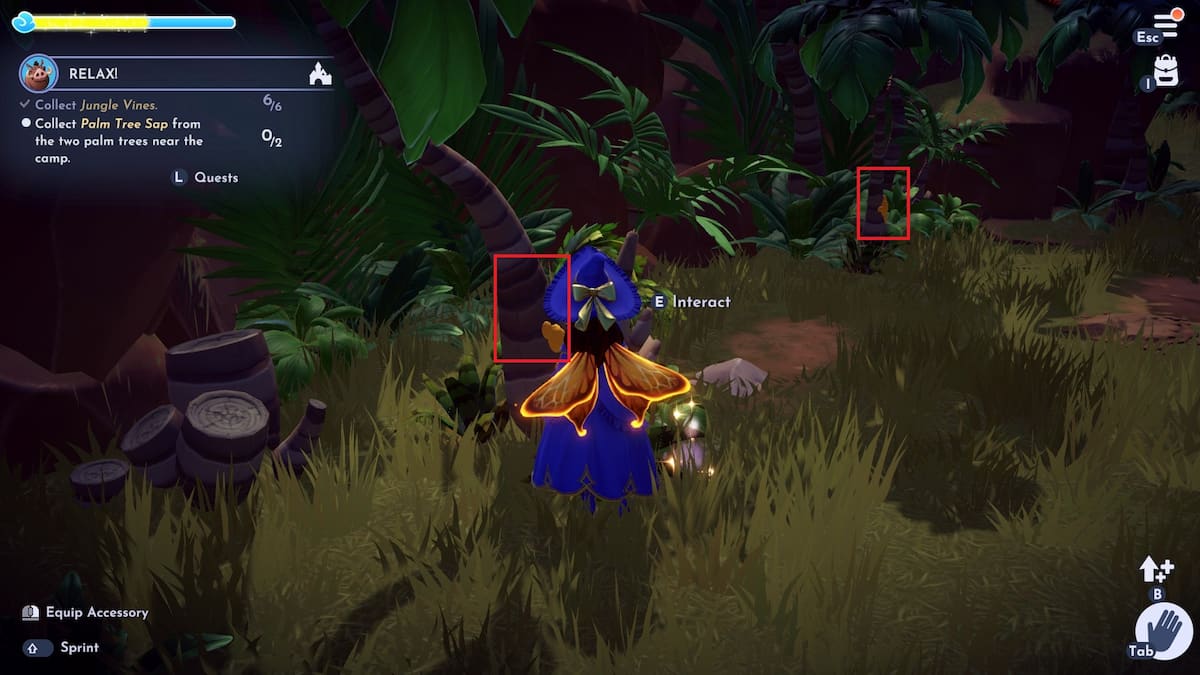The image size is (1200, 675).
Task: Open the hand tool wheel
Action: [x=1163, y=632]
